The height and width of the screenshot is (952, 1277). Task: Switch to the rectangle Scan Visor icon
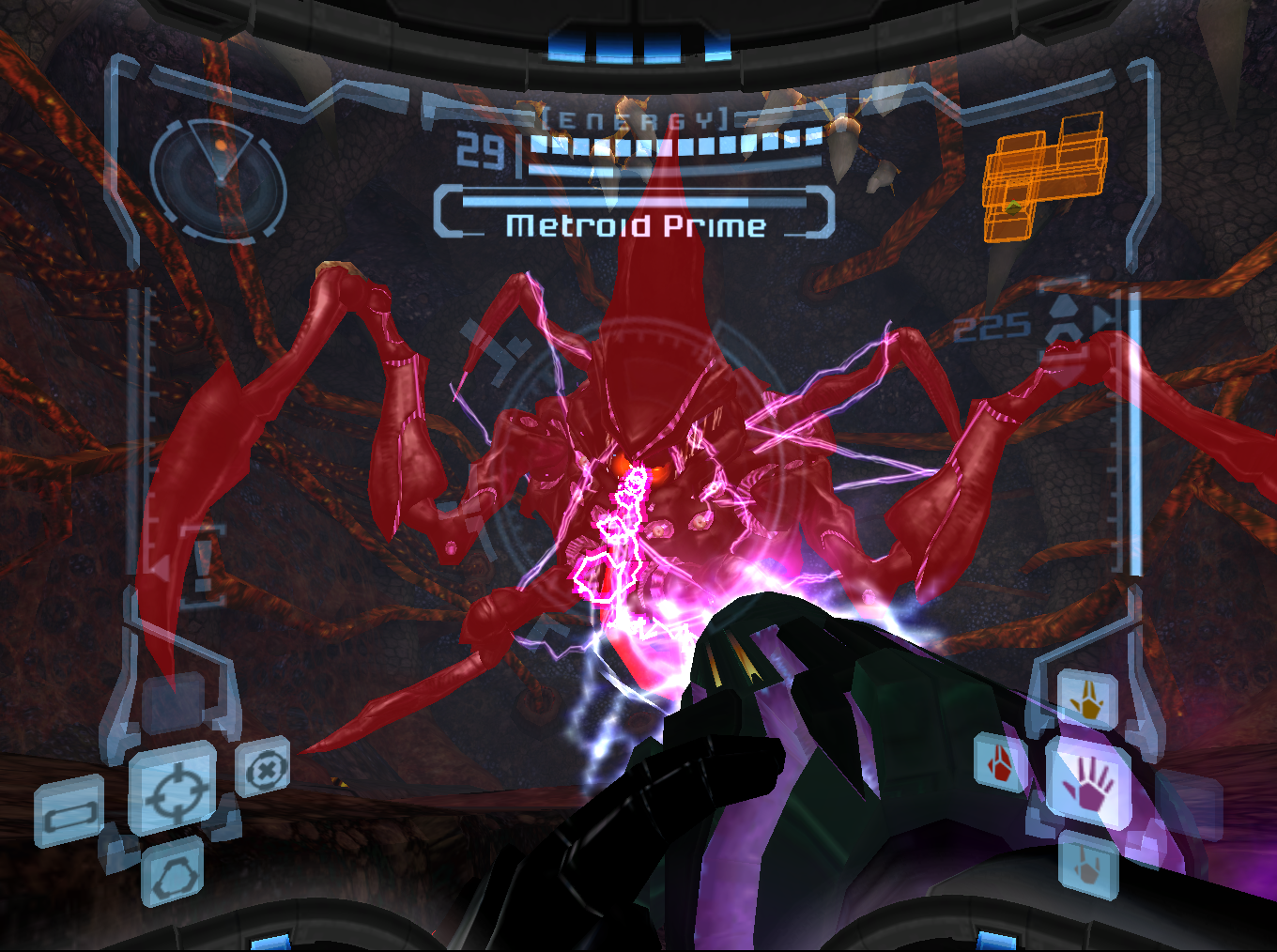[69, 812]
